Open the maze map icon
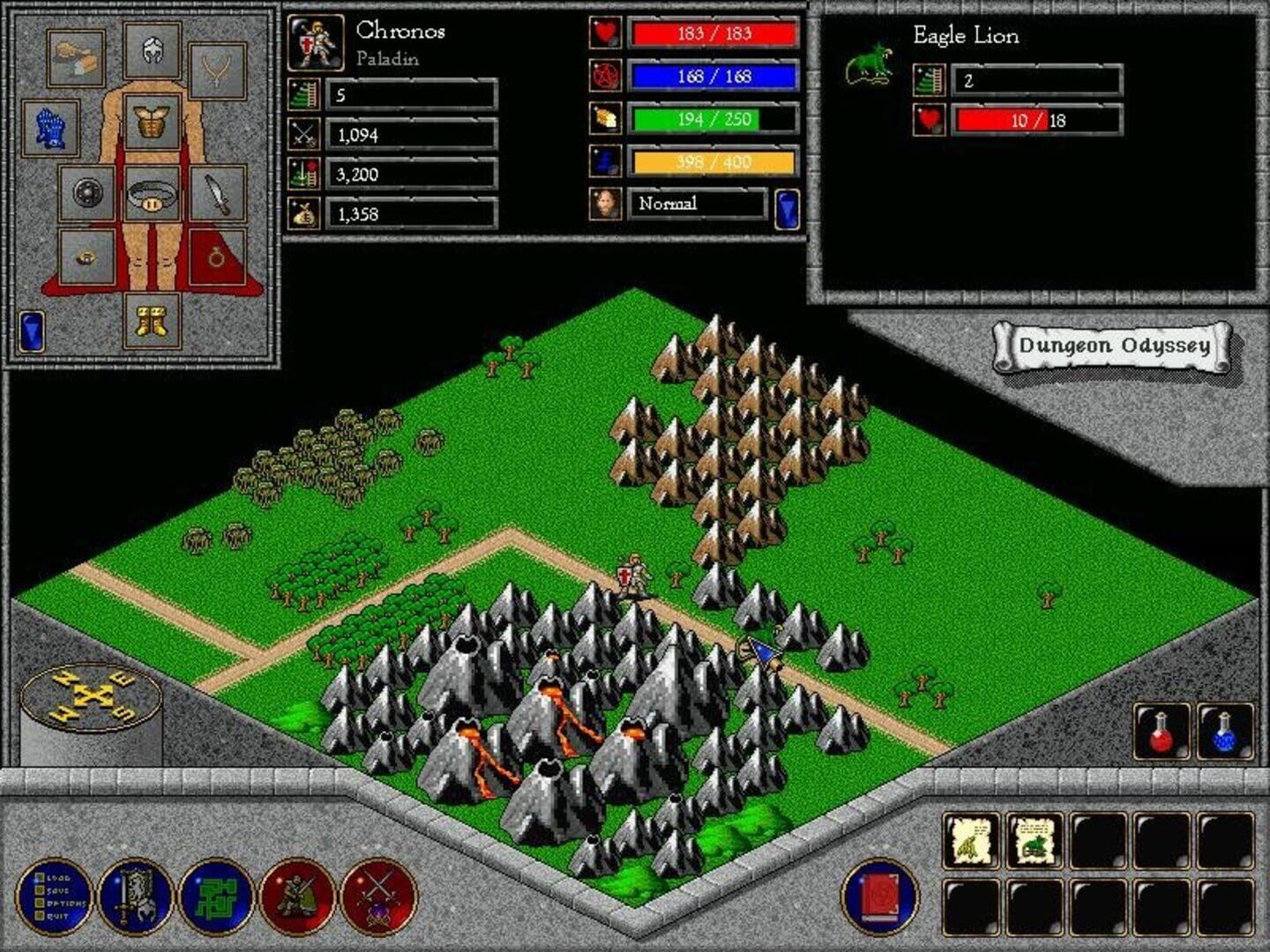The width and height of the screenshot is (1270, 952). pyautogui.click(x=216, y=897)
